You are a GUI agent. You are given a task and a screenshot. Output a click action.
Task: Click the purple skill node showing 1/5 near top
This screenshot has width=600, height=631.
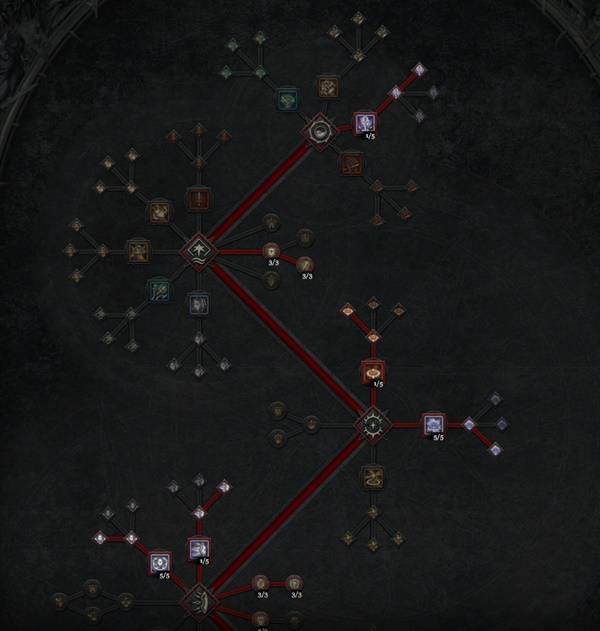[365, 123]
